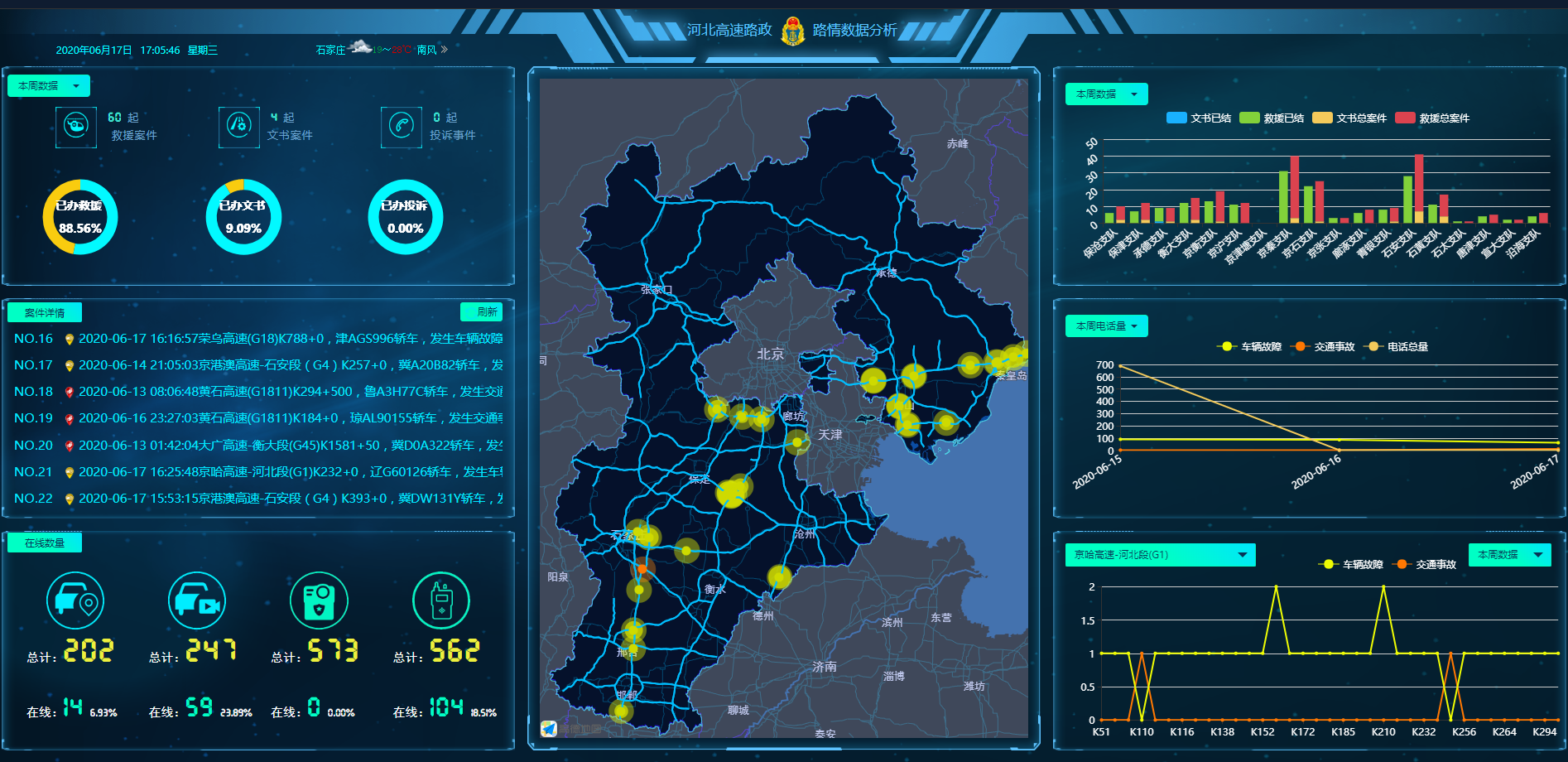
Task: Click the 刷新 refresh button
Action: (x=481, y=312)
